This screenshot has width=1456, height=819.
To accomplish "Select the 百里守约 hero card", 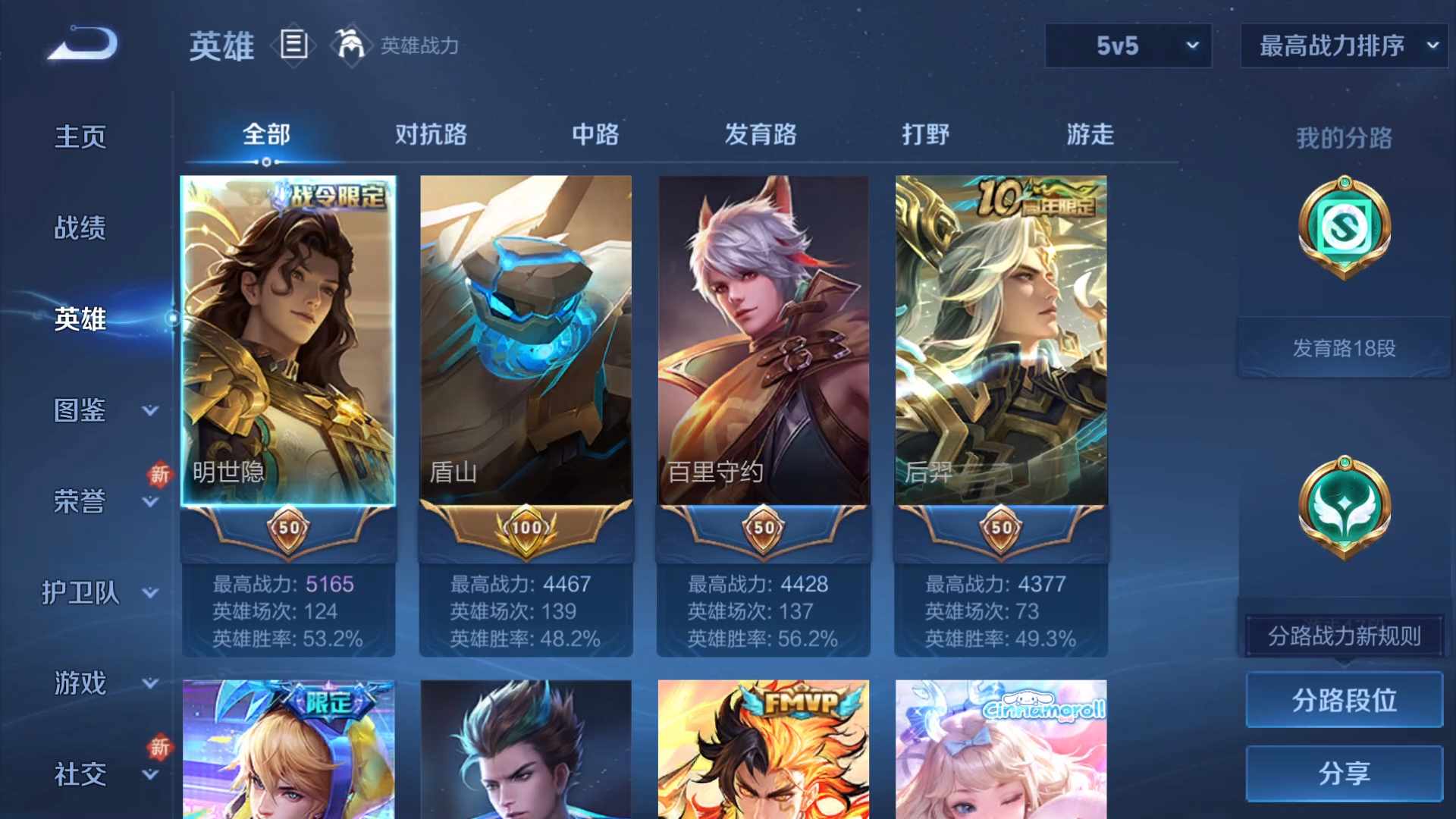I will point(763,341).
